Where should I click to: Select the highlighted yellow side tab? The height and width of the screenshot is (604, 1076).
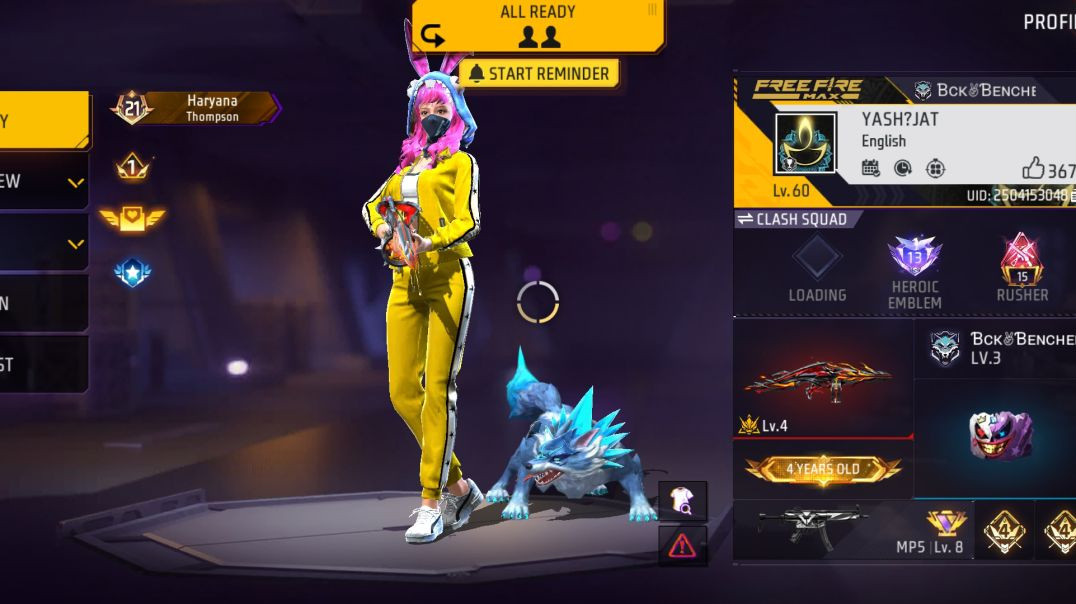(43, 121)
